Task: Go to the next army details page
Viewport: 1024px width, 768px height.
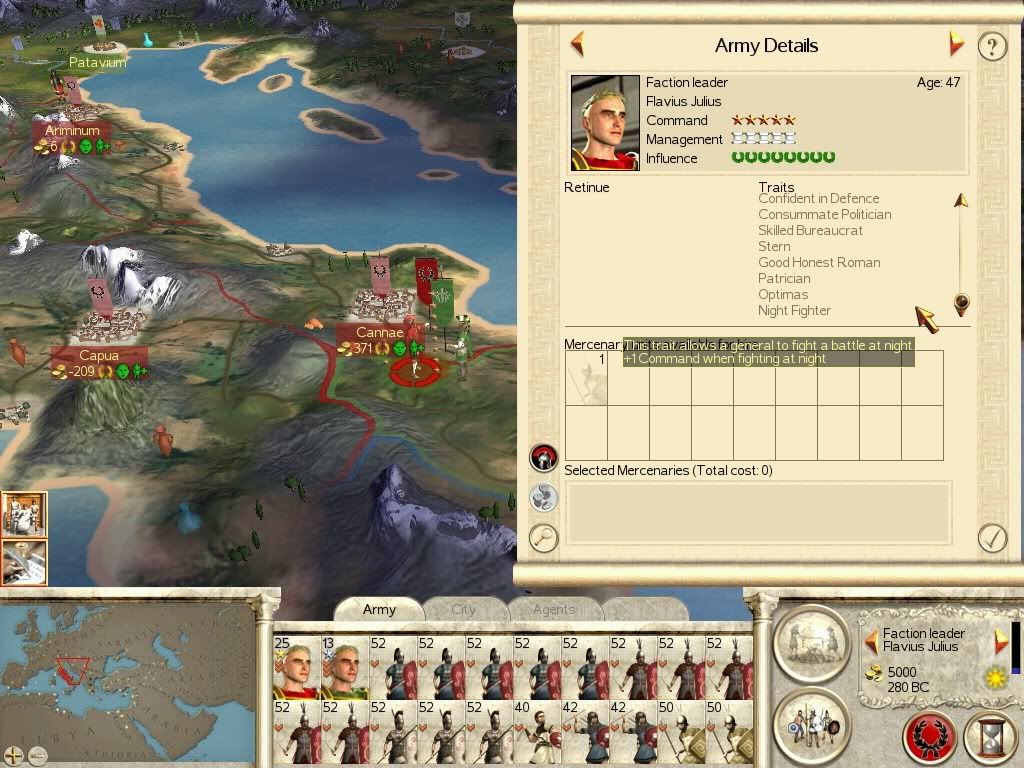Action: click(x=956, y=44)
